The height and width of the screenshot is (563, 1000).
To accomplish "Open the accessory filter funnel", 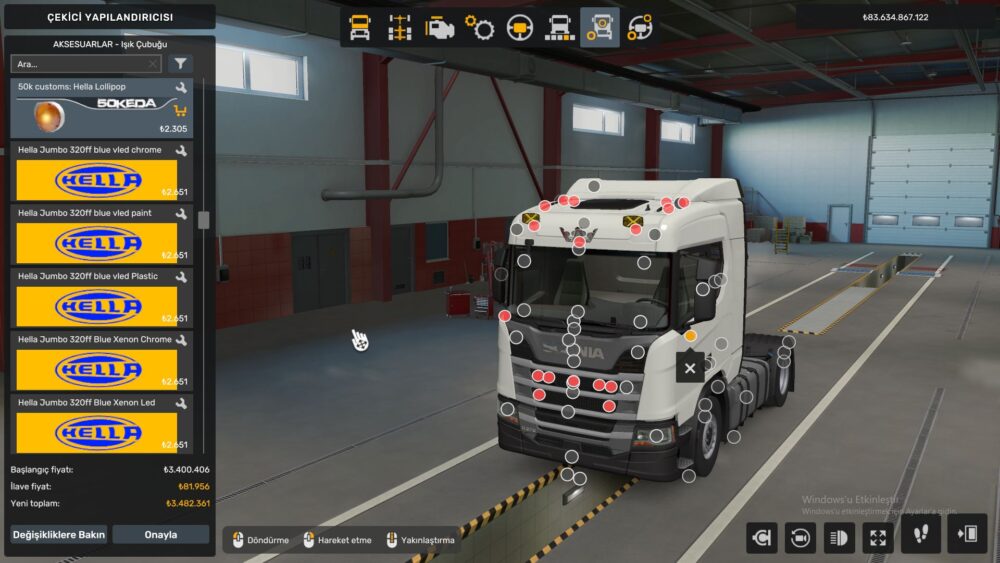I will point(180,64).
